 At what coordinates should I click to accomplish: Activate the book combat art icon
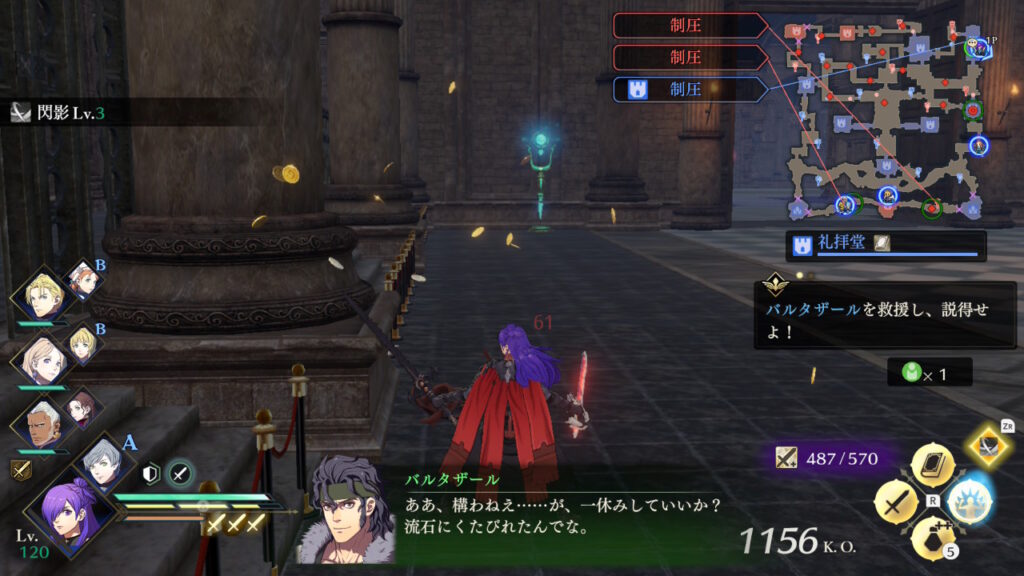point(932,464)
